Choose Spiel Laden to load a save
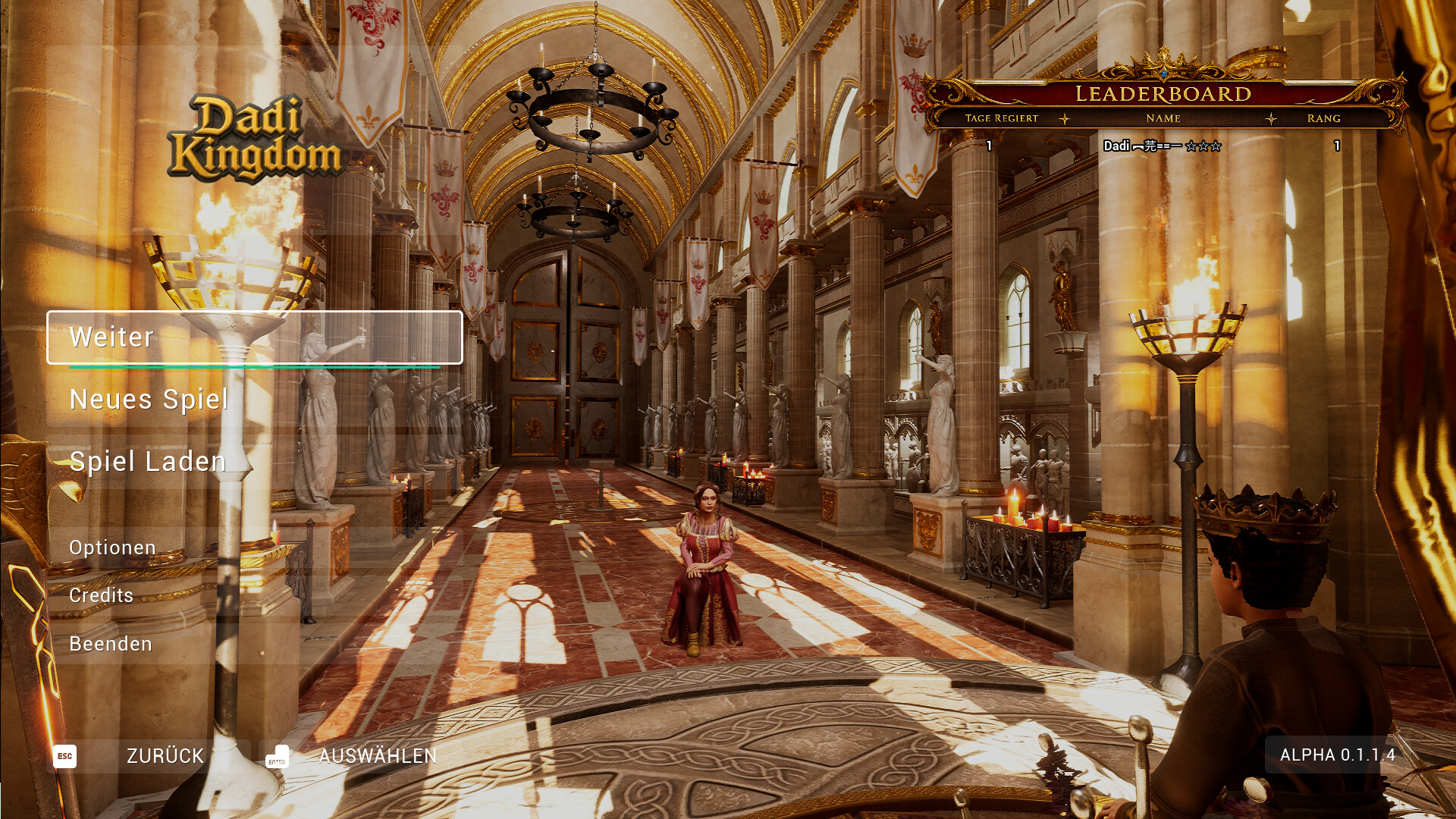 coord(147,461)
